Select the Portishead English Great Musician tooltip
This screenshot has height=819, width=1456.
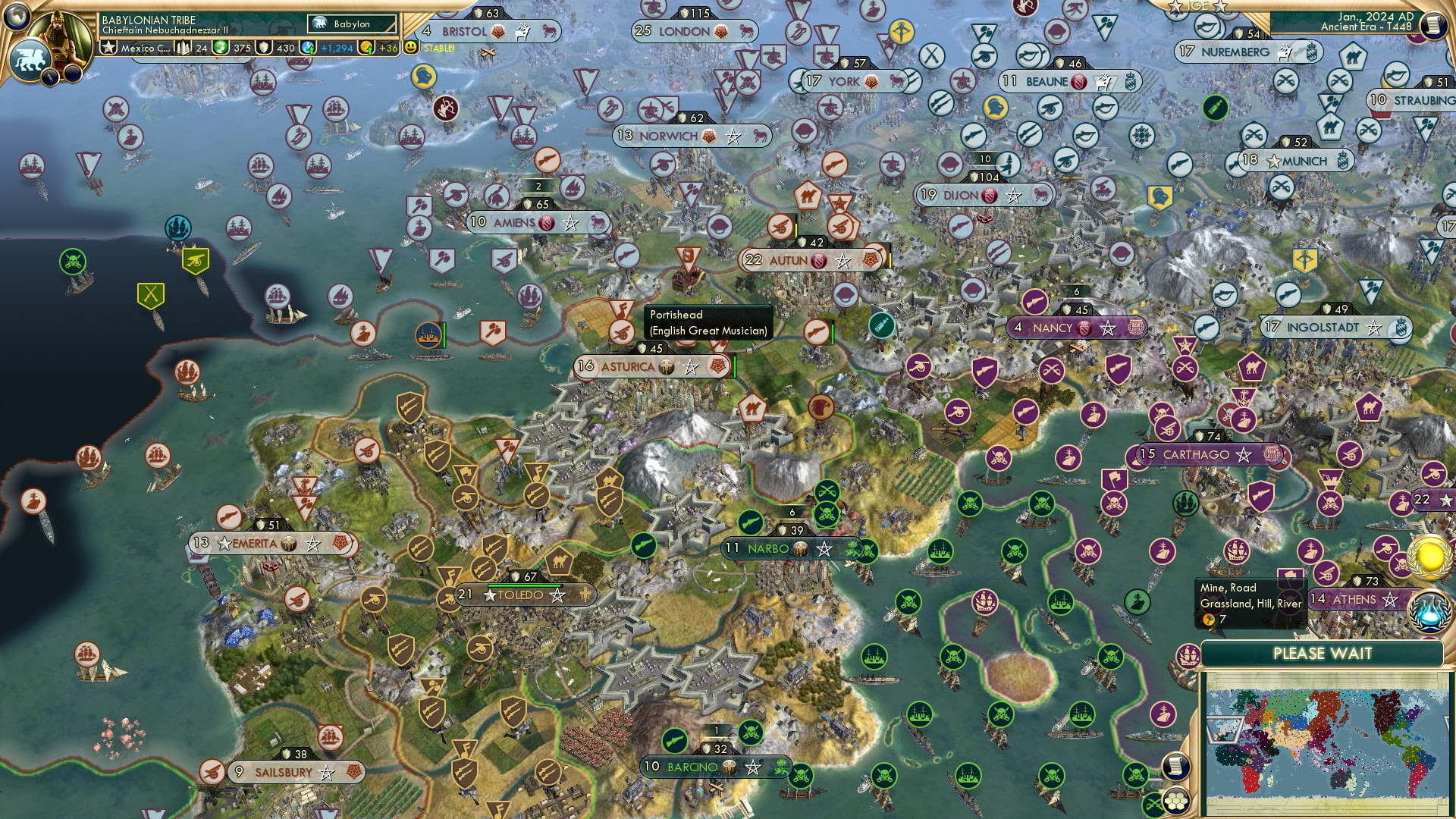708,322
